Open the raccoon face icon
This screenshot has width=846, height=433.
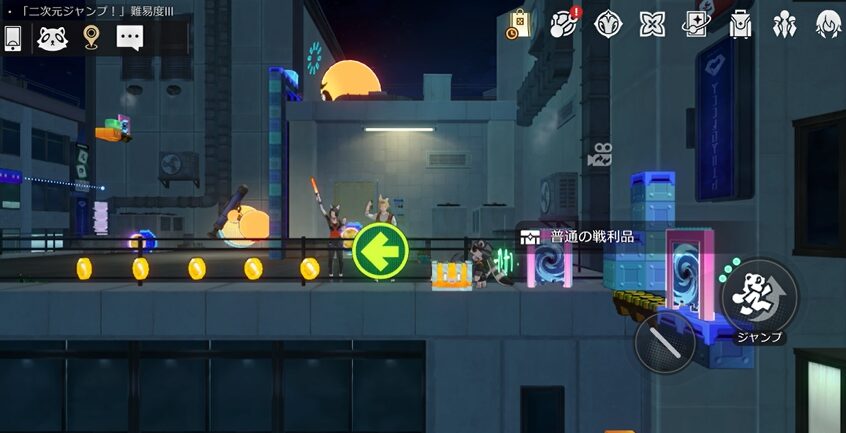tap(51, 38)
